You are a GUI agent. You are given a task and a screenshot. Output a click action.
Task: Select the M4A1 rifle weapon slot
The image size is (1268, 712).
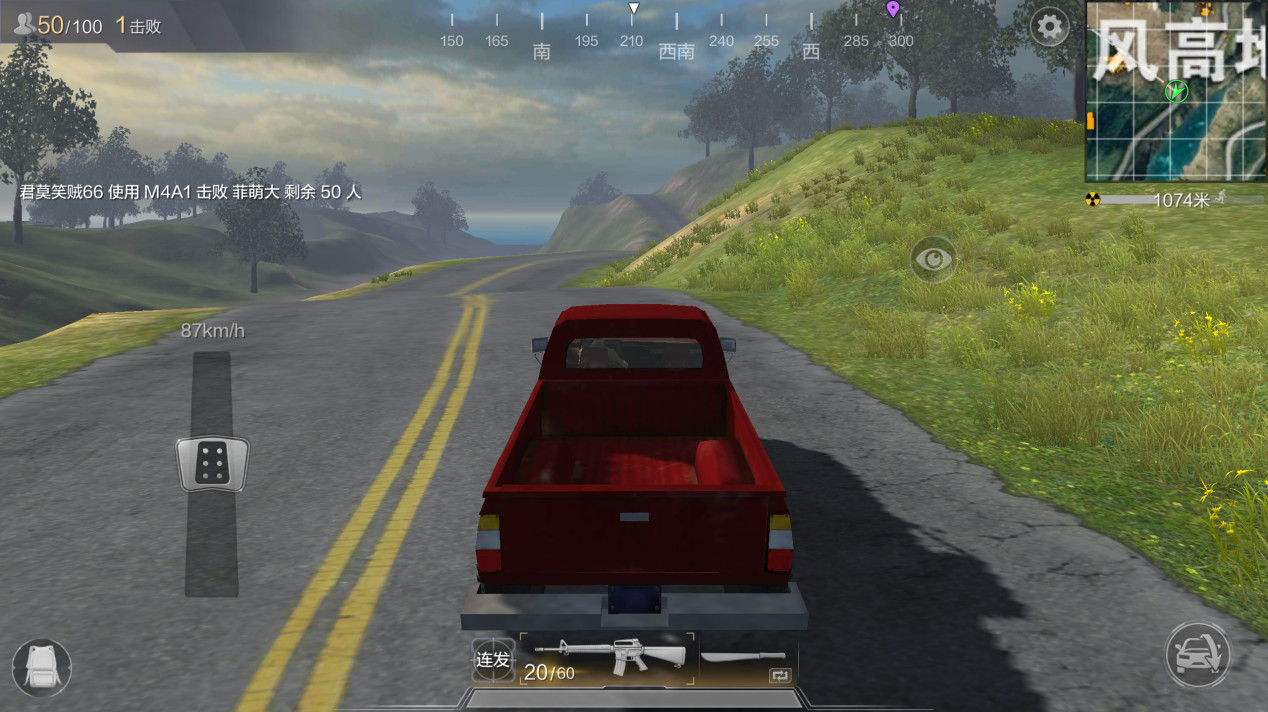click(x=608, y=658)
